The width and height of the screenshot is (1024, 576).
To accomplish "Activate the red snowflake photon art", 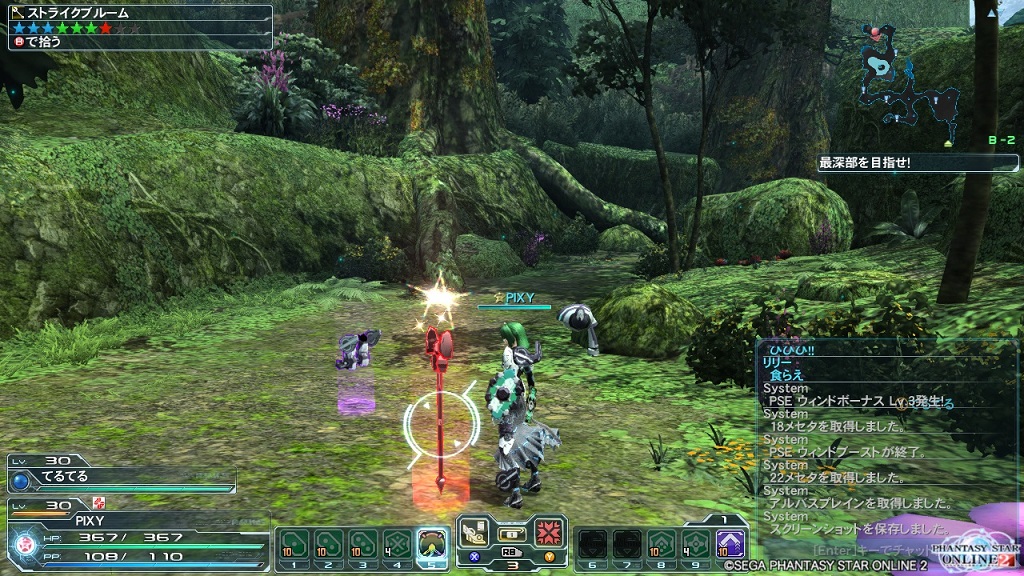I will (x=550, y=532).
